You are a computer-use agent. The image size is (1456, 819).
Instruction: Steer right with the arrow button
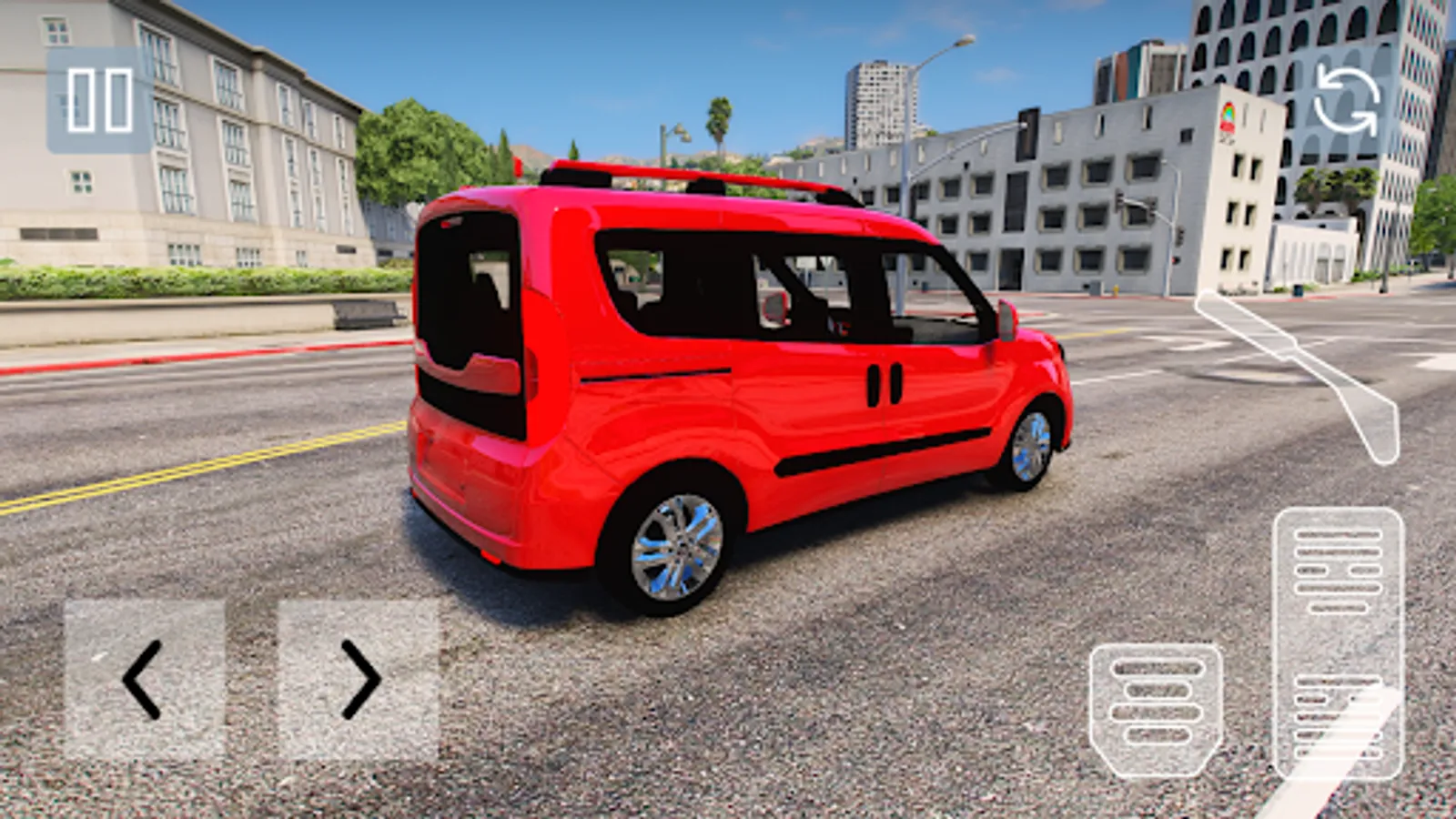tap(359, 678)
